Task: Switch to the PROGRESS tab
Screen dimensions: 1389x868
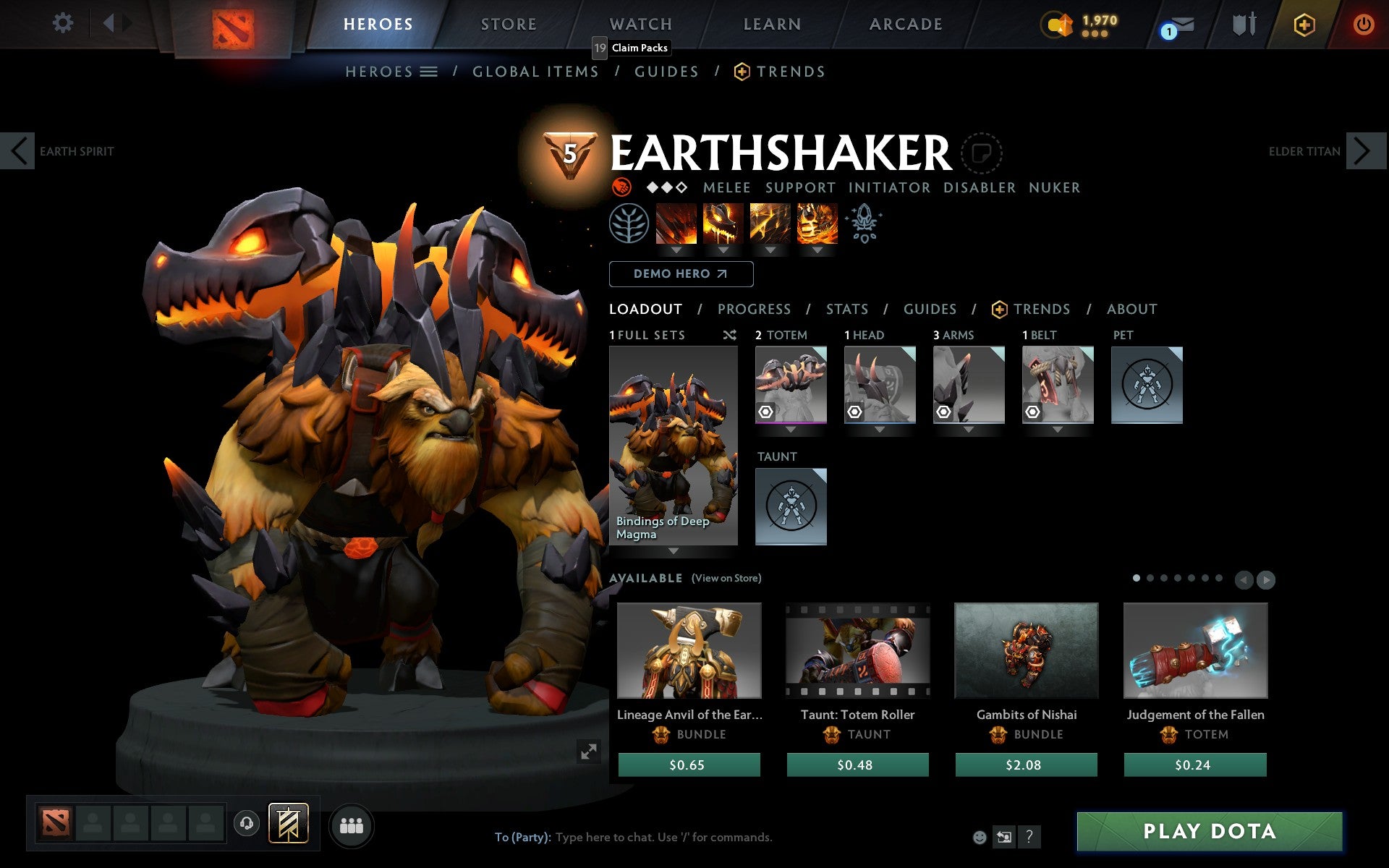Action: [x=754, y=309]
